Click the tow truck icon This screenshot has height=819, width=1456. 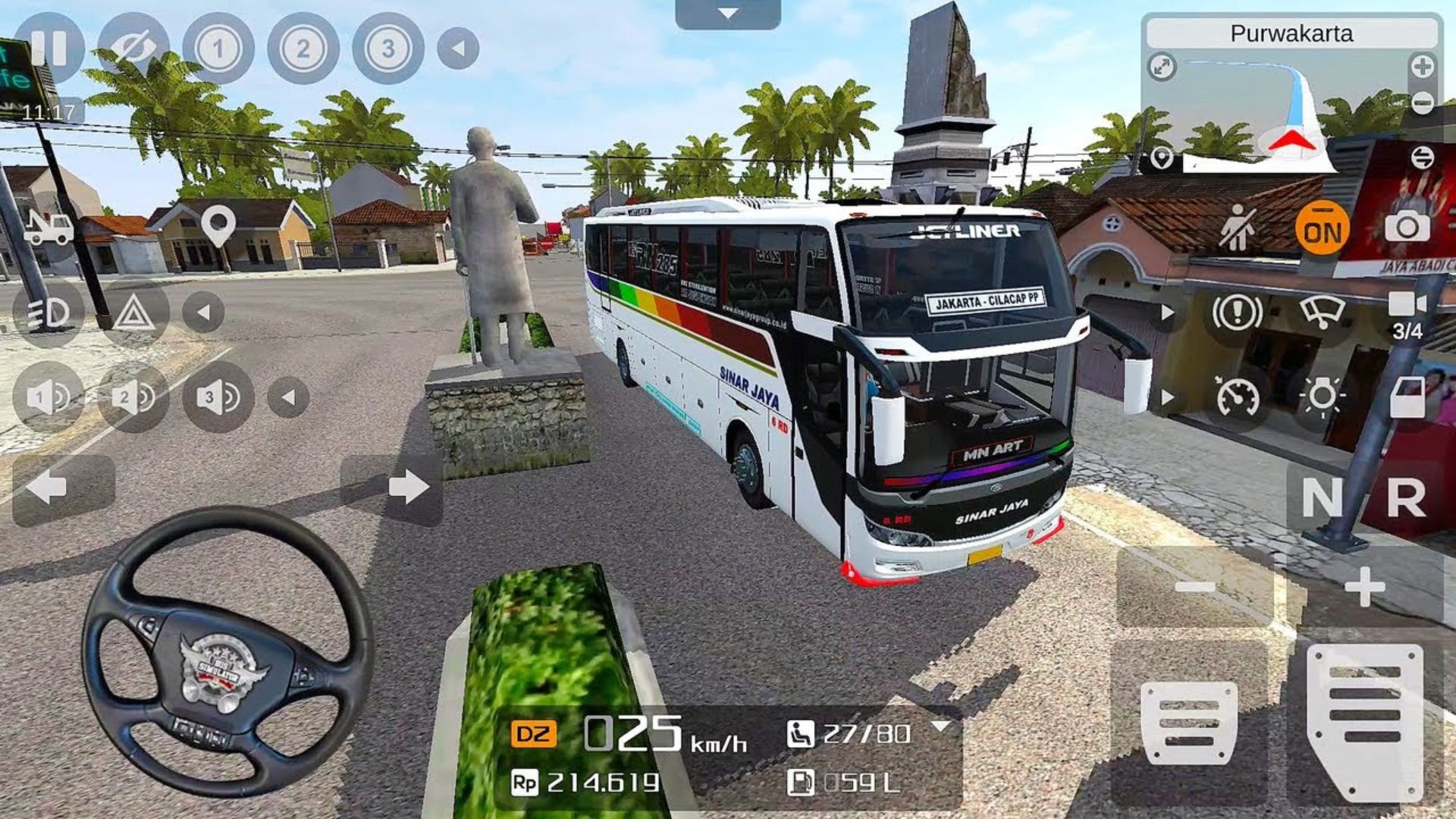[49, 227]
